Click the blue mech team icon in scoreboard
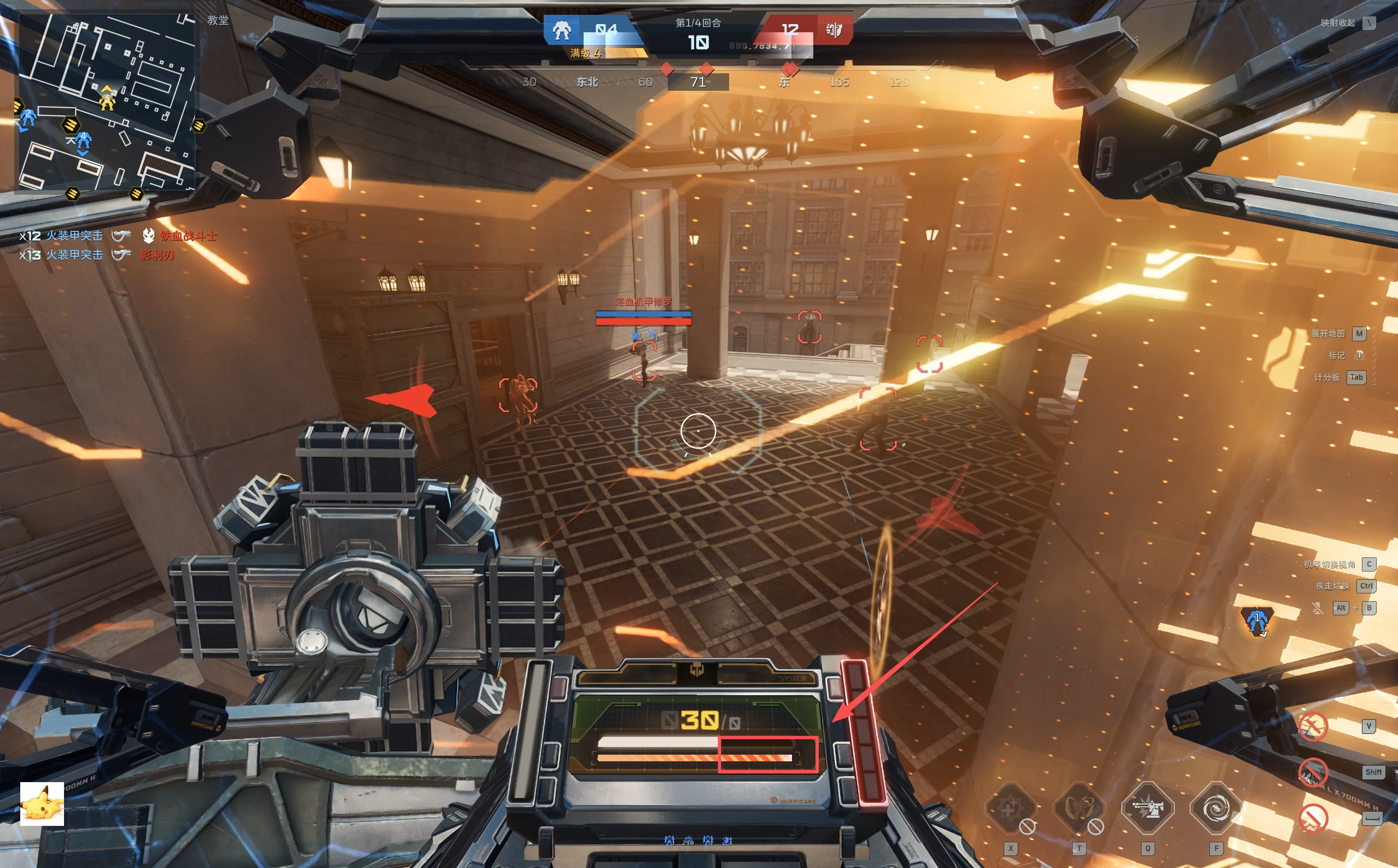The width and height of the screenshot is (1398, 868). [561, 31]
